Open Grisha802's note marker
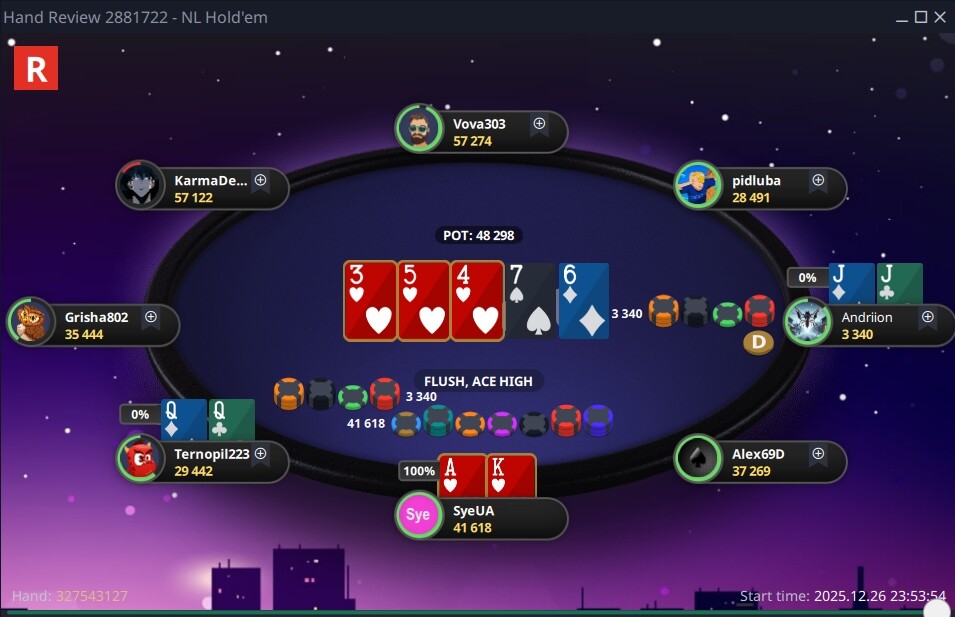 [151, 317]
